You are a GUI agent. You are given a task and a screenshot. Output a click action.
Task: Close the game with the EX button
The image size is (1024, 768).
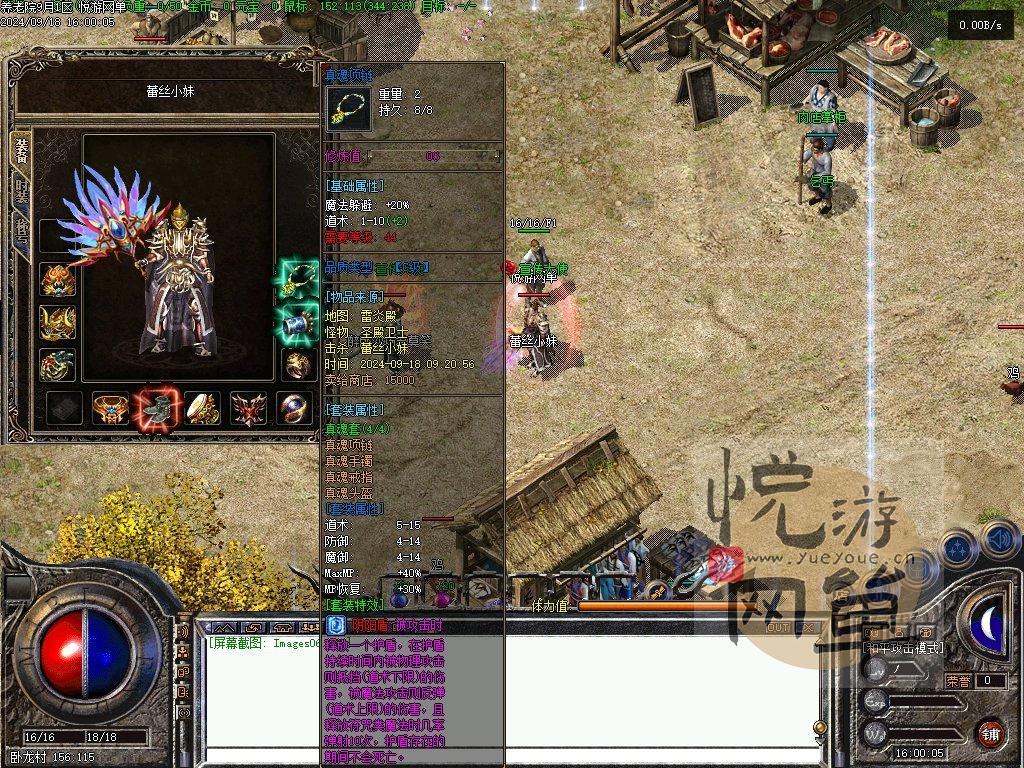pos(807,628)
